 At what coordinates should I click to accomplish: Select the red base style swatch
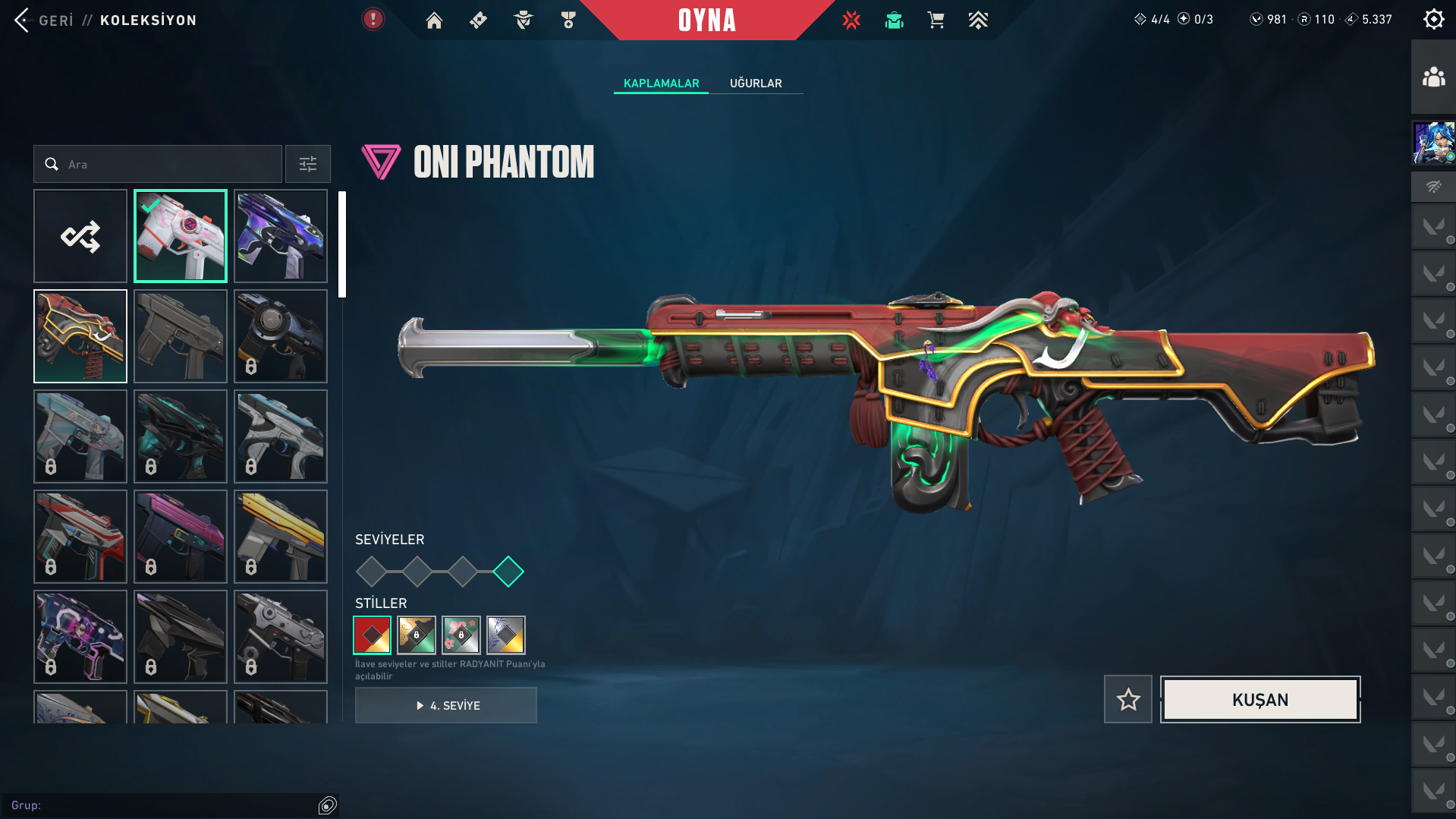coord(372,635)
